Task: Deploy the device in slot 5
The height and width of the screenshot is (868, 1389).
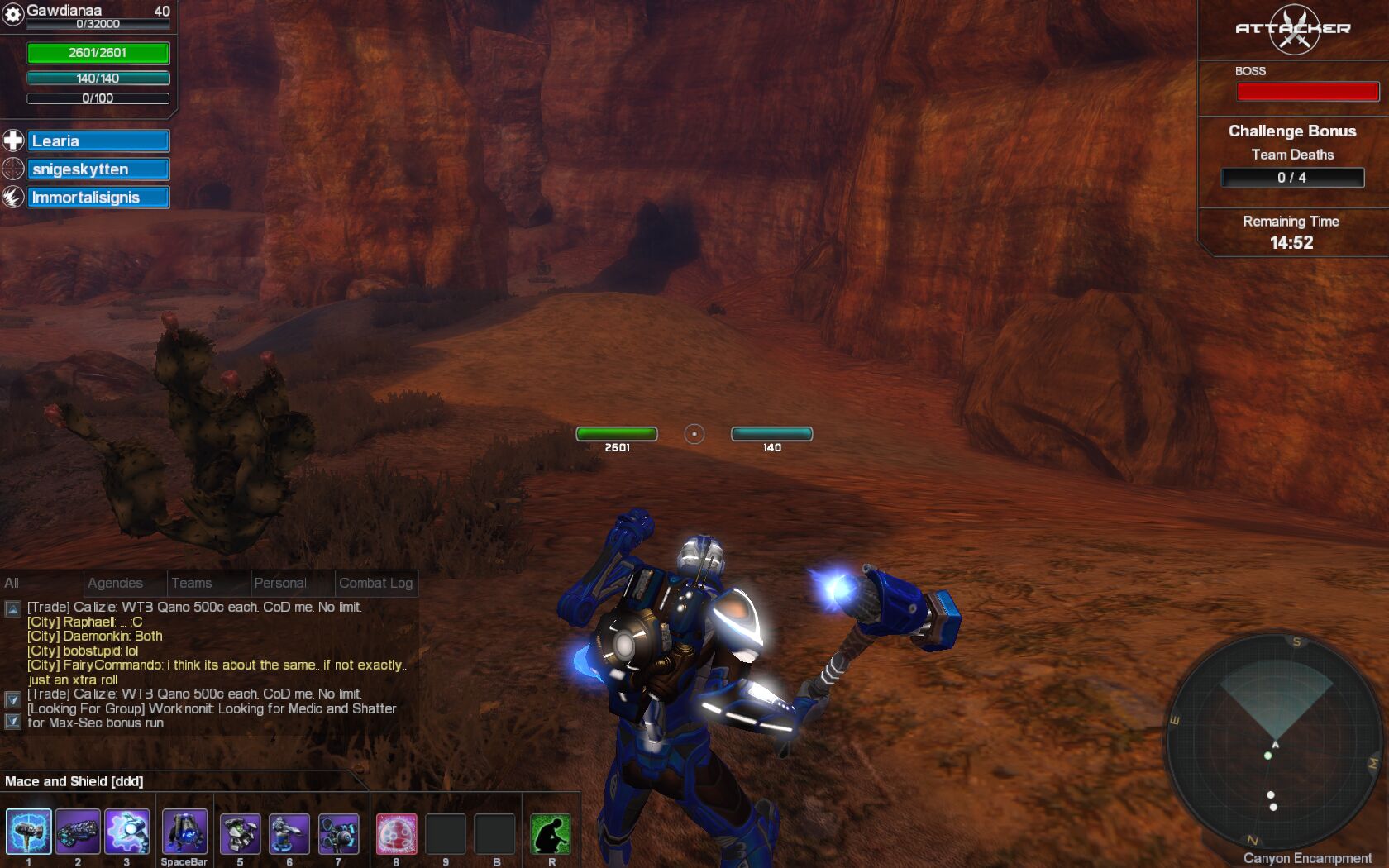Action: pos(240,833)
